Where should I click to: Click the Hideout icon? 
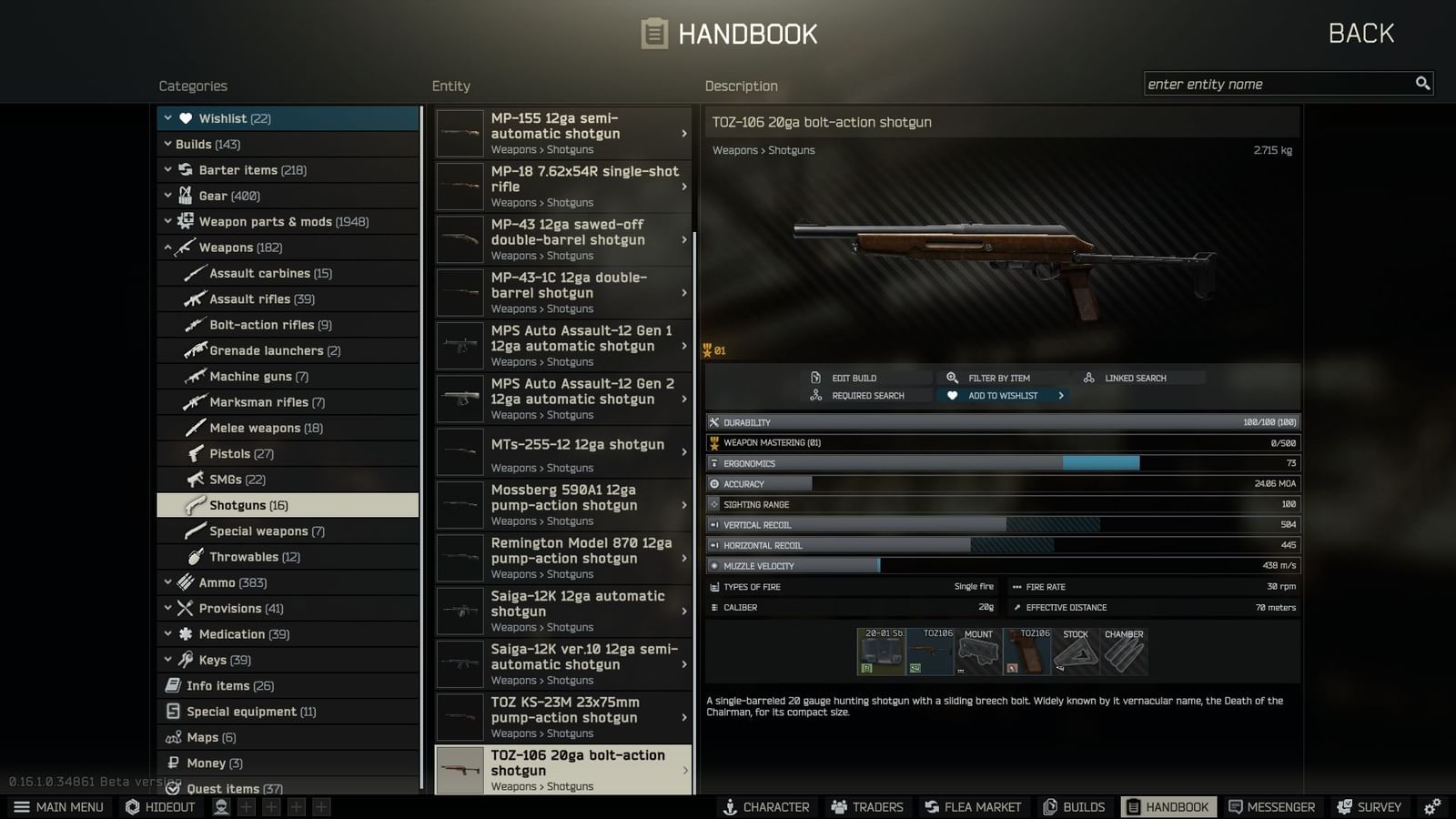tap(159, 806)
